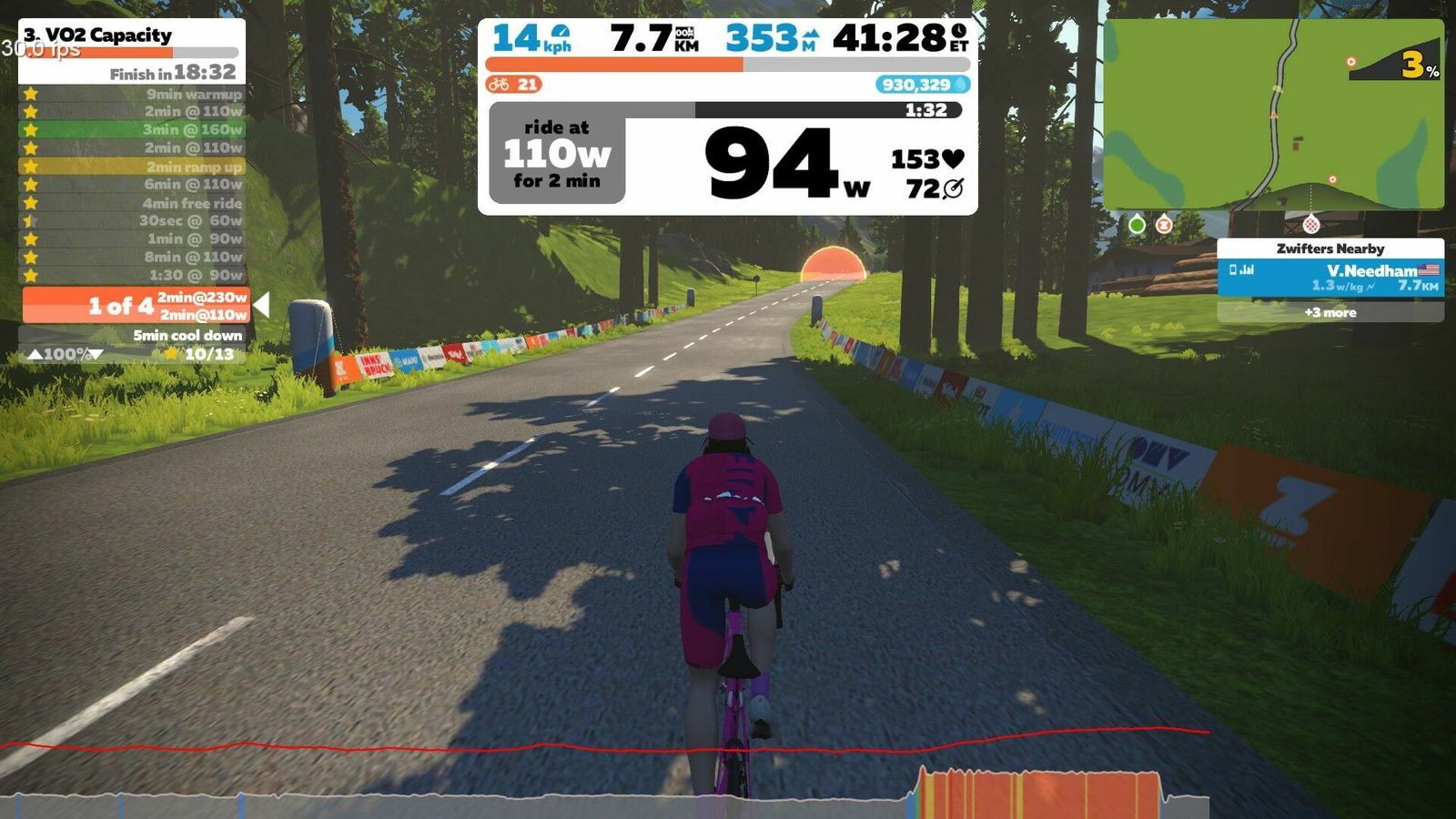Screen dimensions: 1456x819
Task: Click the current "1 of 4" interval block
Action: pos(135,306)
